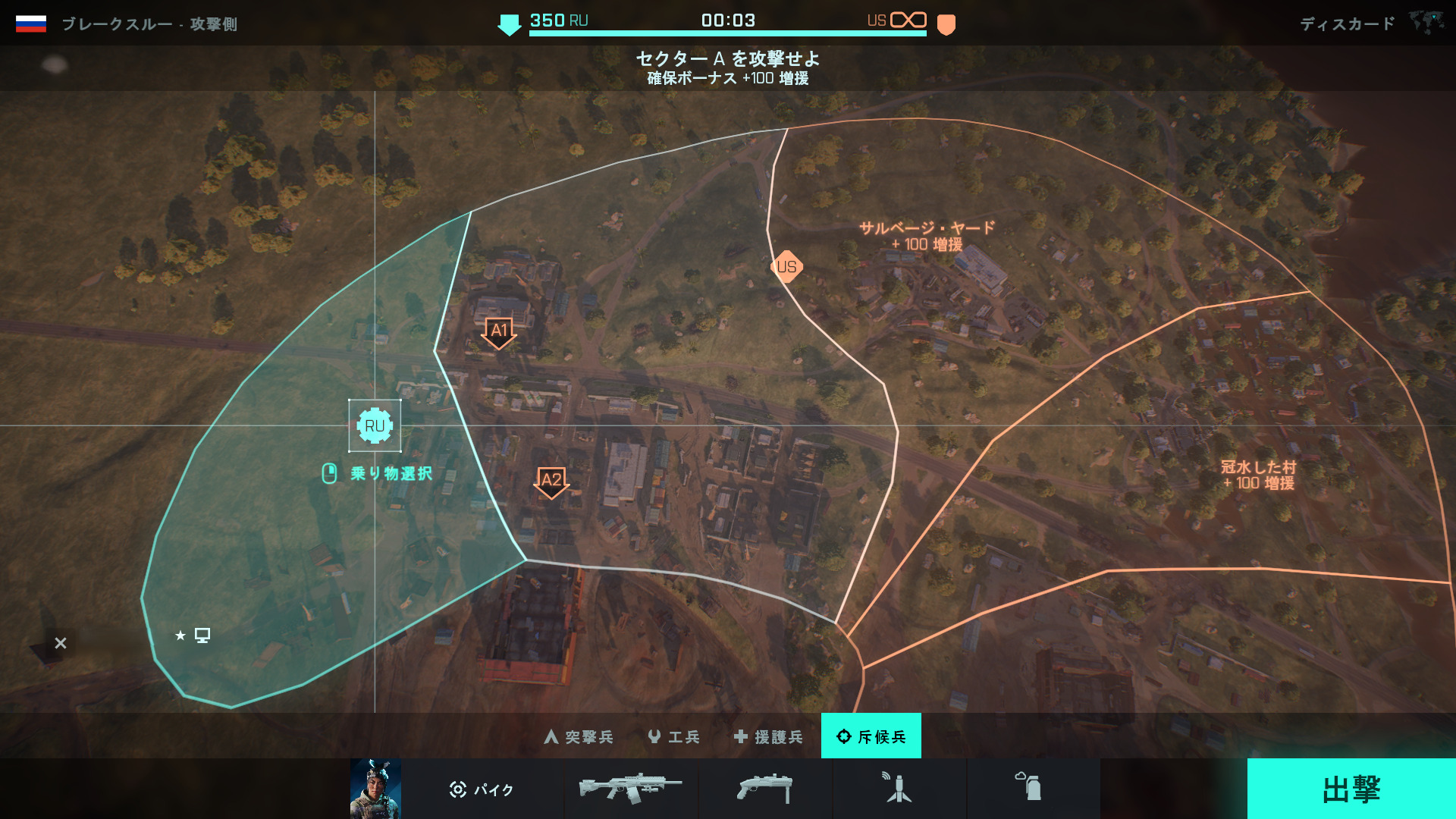Change the パイク specialist slot
Image resolution: width=1456 pixels, height=819 pixels.
click(482, 789)
